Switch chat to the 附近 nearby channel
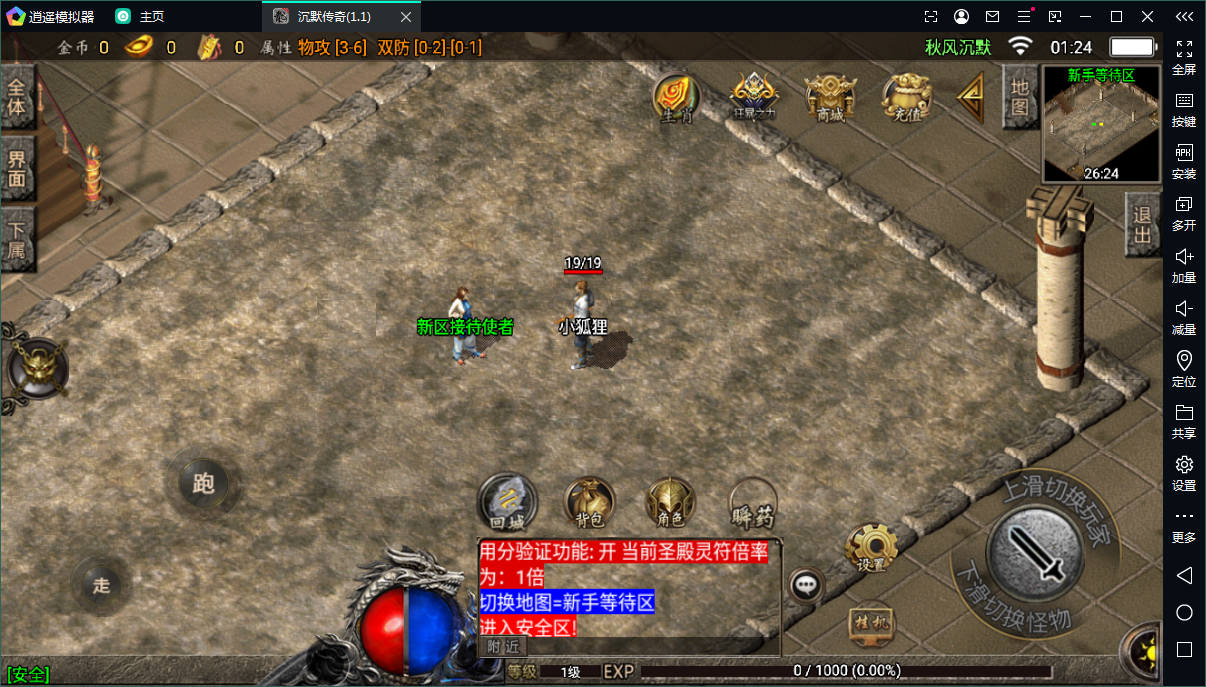1206x687 pixels. pyautogui.click(x=502, y=646)
